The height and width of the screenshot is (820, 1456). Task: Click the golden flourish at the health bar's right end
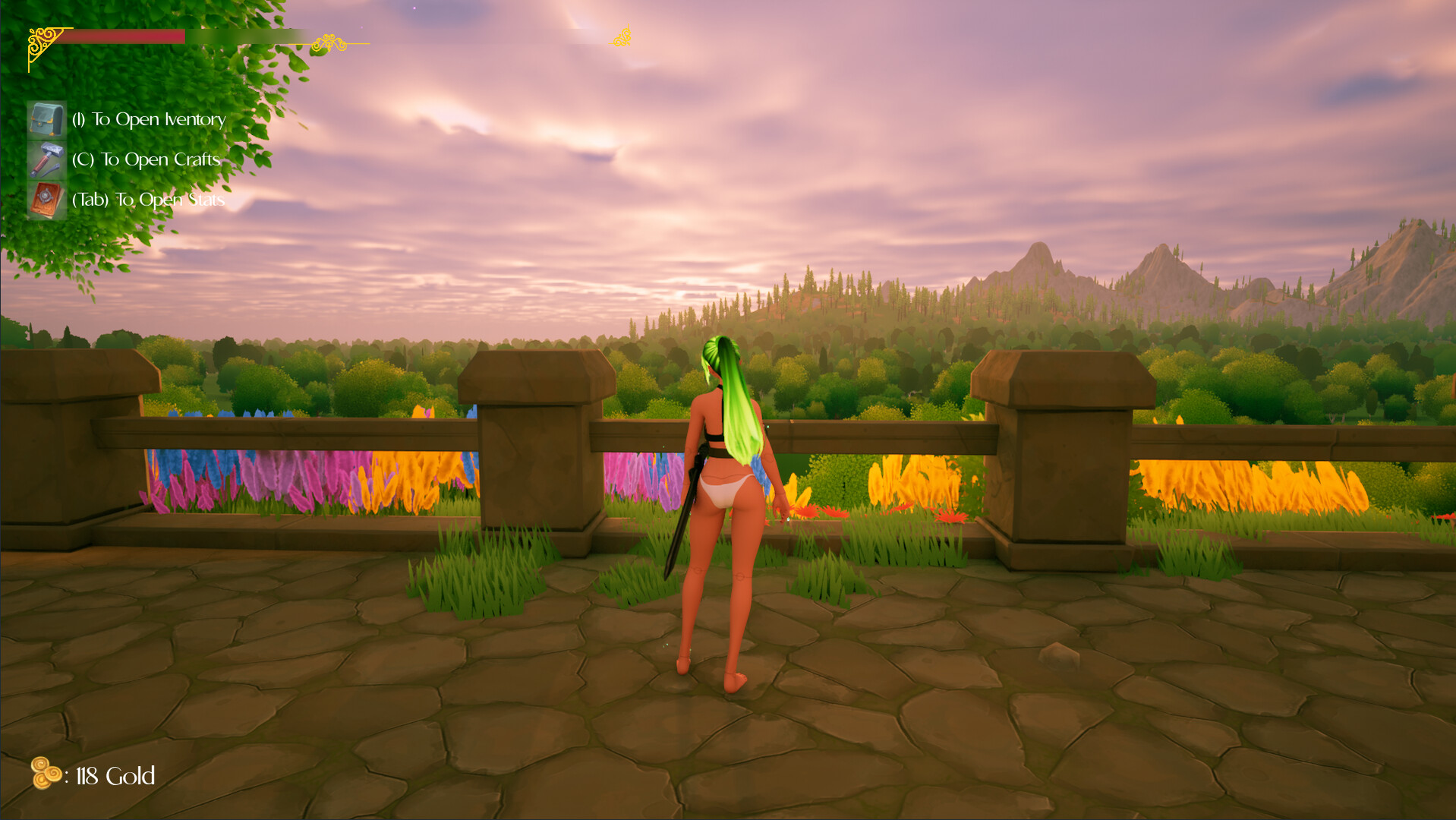pos(330,42)
